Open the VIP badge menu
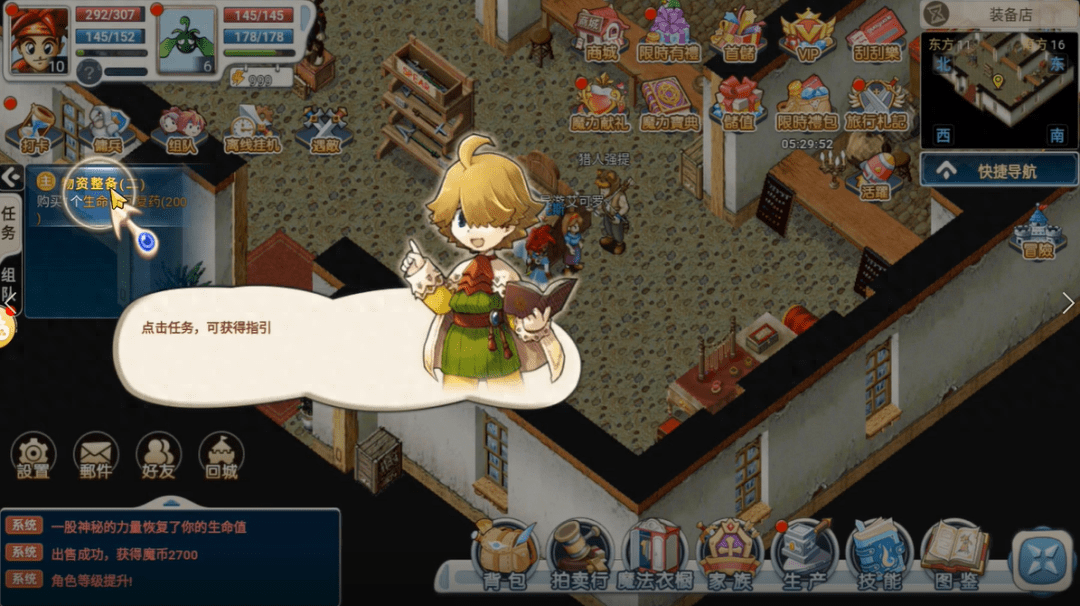 [x=807, y=36]
